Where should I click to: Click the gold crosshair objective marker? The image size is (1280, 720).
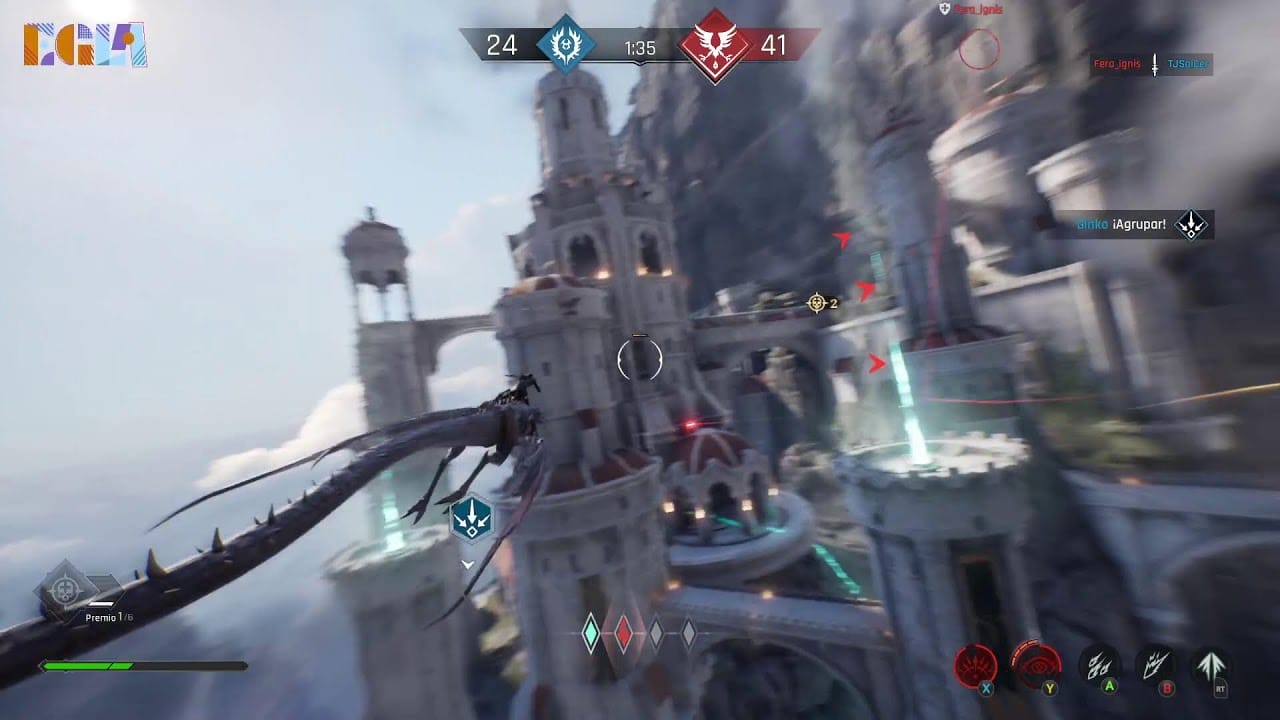point(818,302)
